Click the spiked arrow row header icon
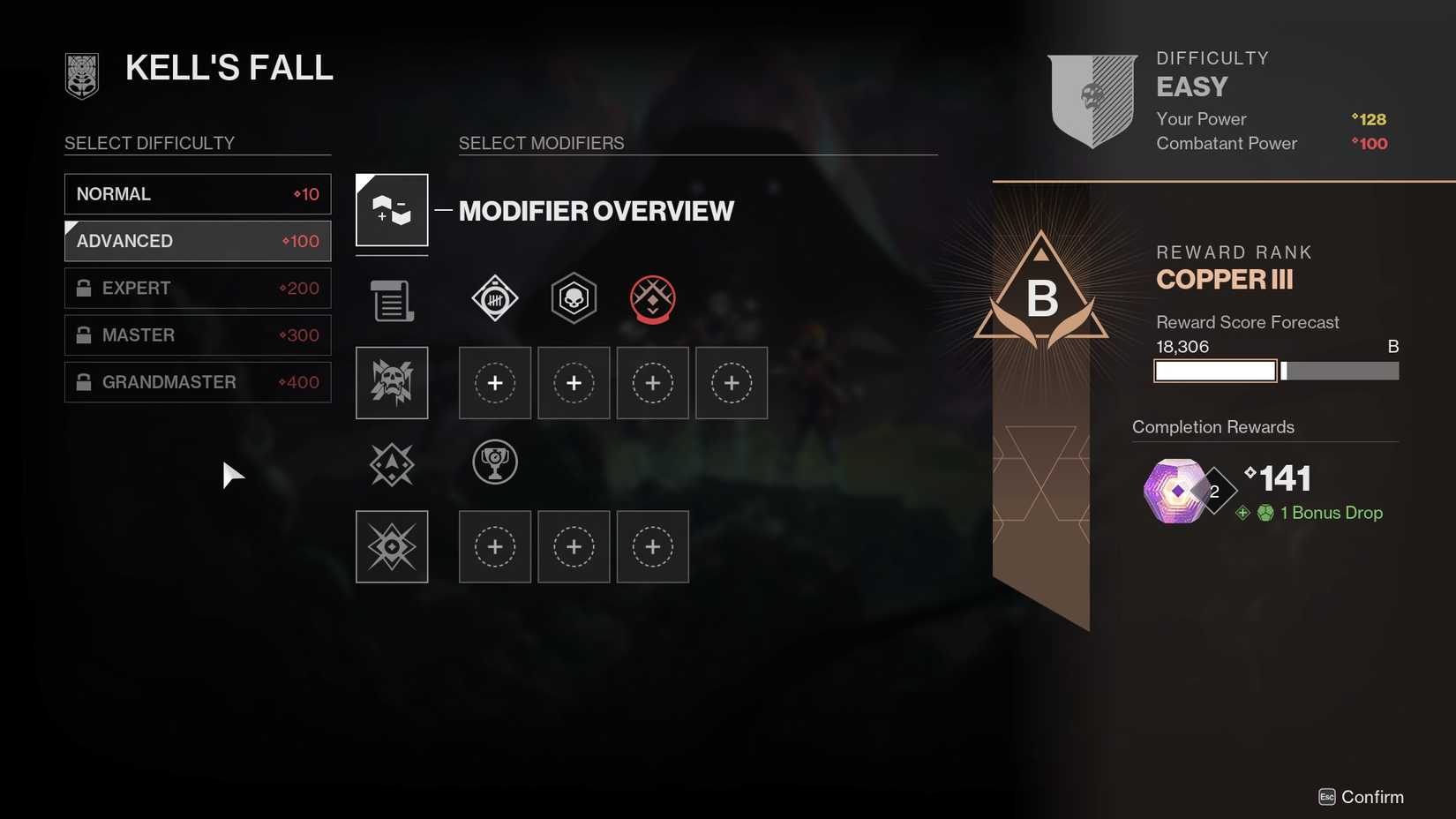This screenshot has height=819, width=1456. point(391,462)
